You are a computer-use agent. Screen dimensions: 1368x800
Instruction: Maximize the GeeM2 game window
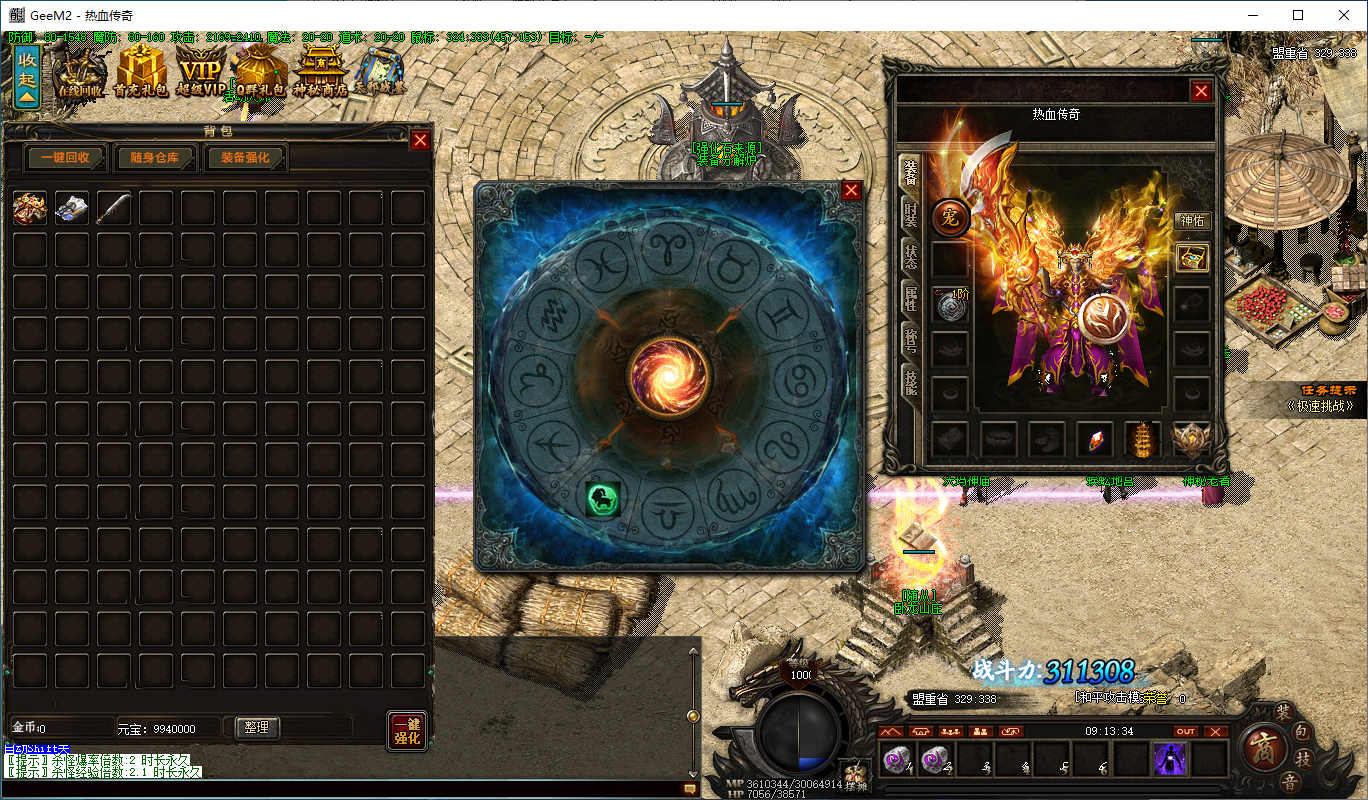point(1298,15)
